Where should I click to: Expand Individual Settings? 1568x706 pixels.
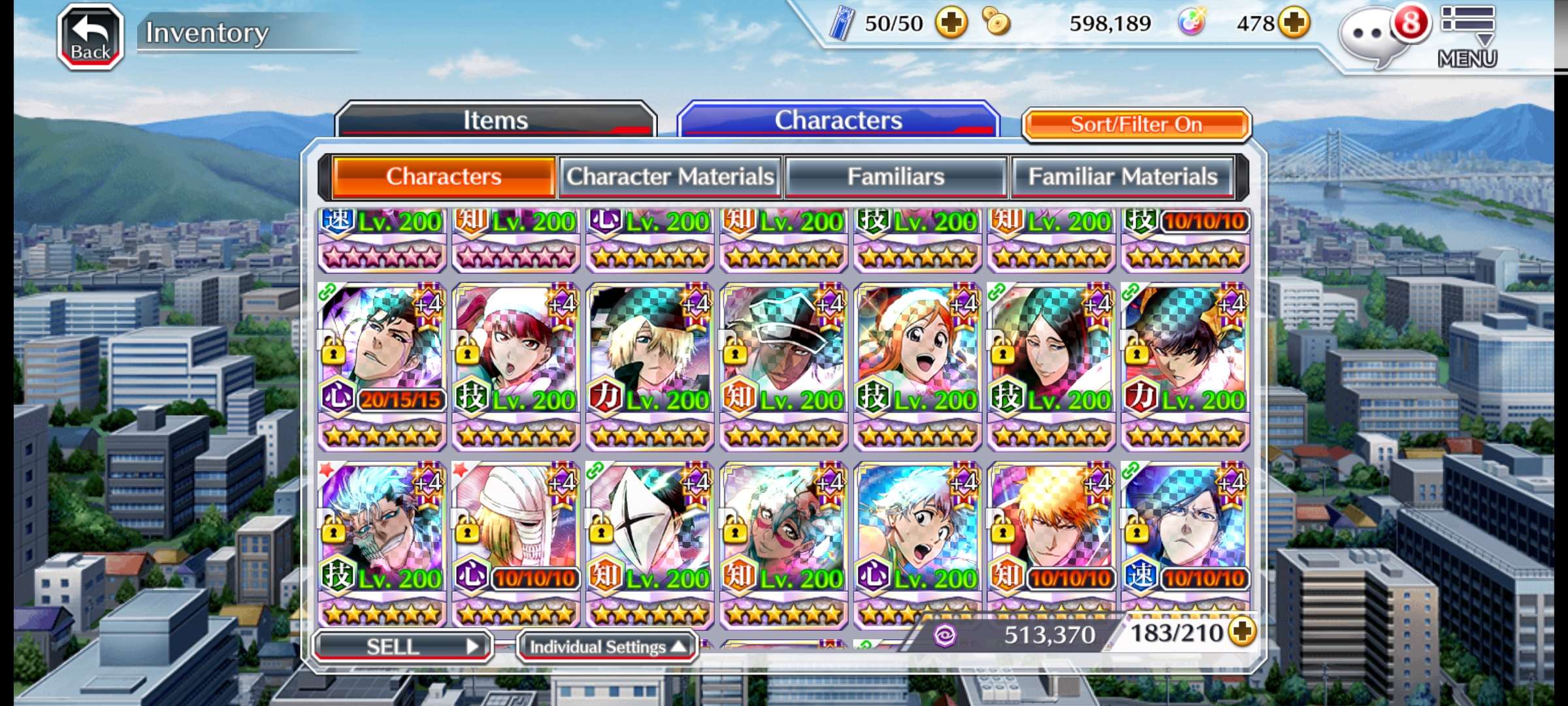(x=607, y=647)
